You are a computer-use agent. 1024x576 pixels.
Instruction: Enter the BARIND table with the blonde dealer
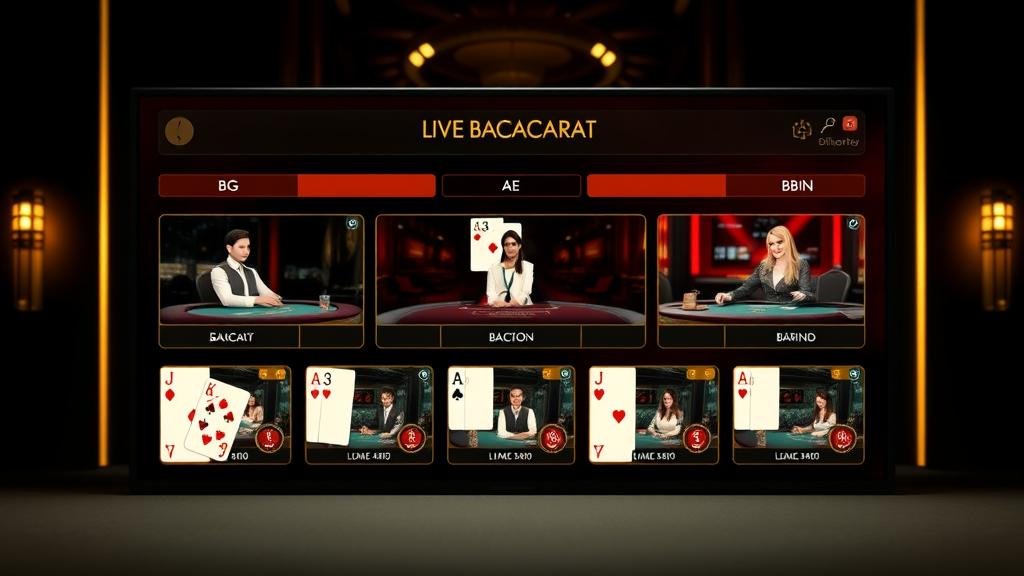760,281
